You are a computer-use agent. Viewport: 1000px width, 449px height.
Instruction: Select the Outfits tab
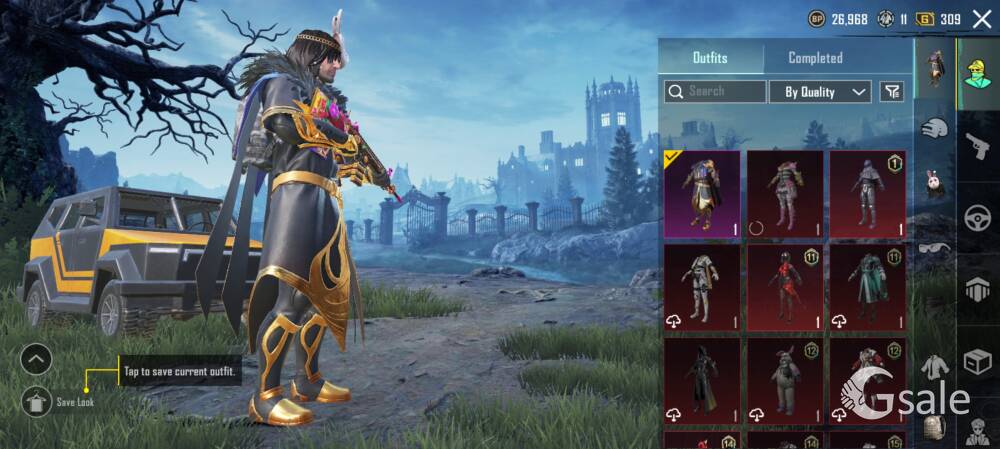coord(710,58)
